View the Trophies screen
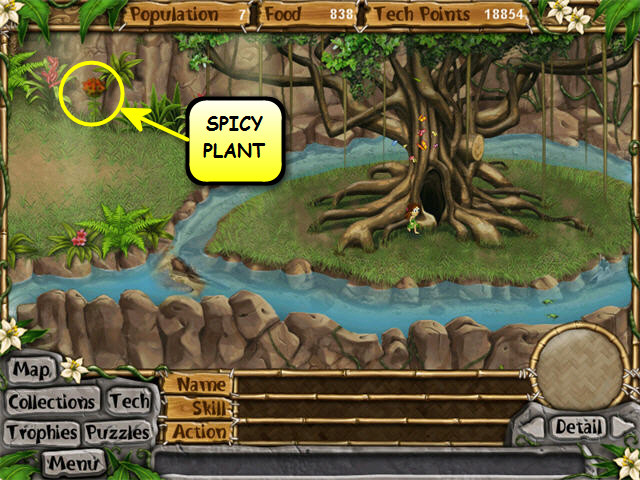640x480 pixels. (x=41, y=433)
